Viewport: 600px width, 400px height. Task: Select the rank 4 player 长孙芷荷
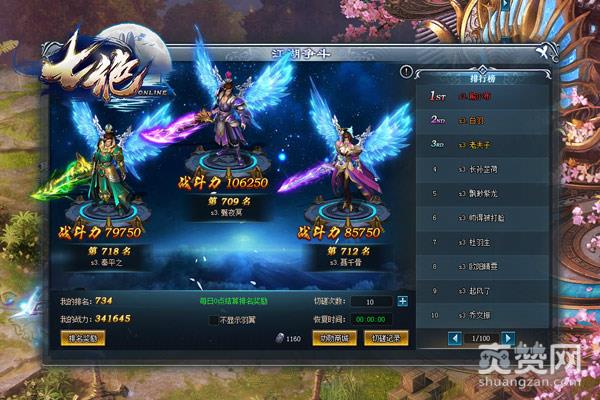[x=482, y=168]
